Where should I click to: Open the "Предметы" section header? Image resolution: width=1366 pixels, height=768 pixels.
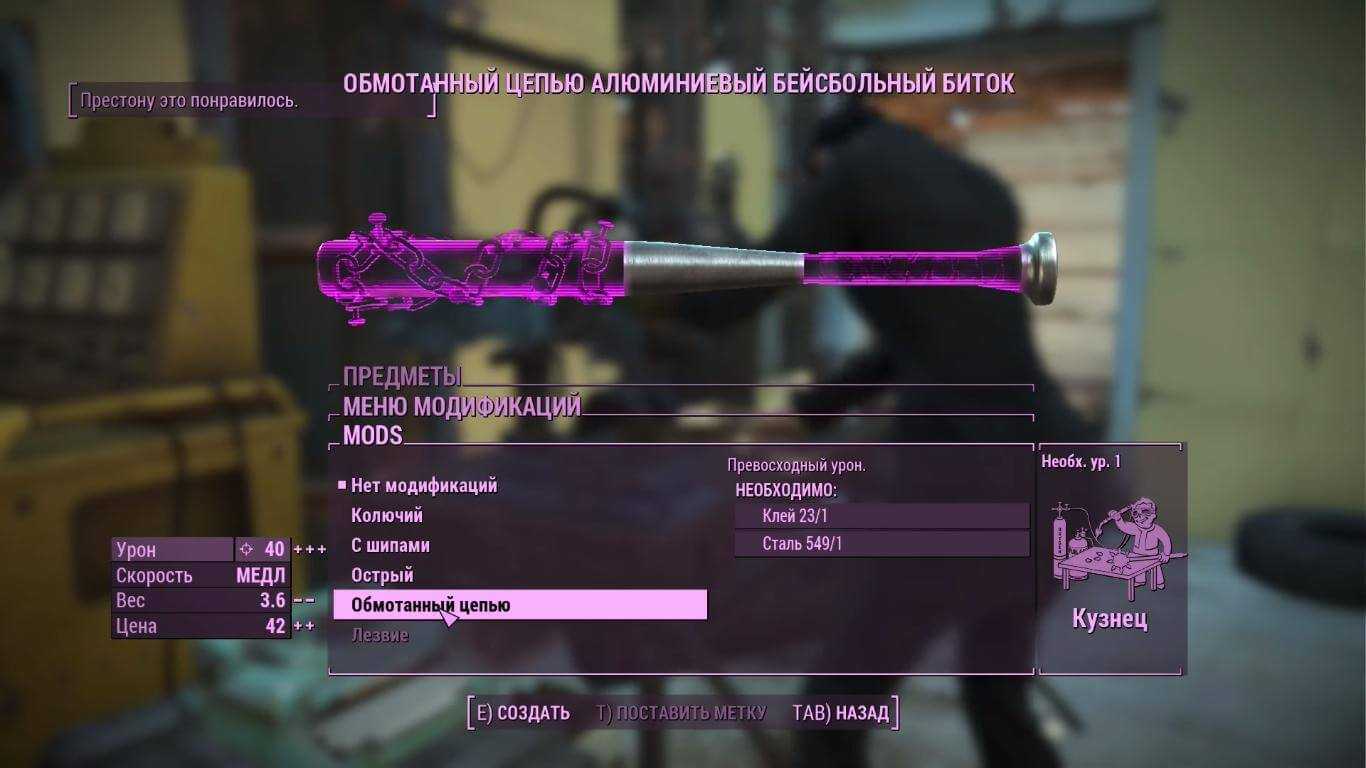click(x=402, y=377)
